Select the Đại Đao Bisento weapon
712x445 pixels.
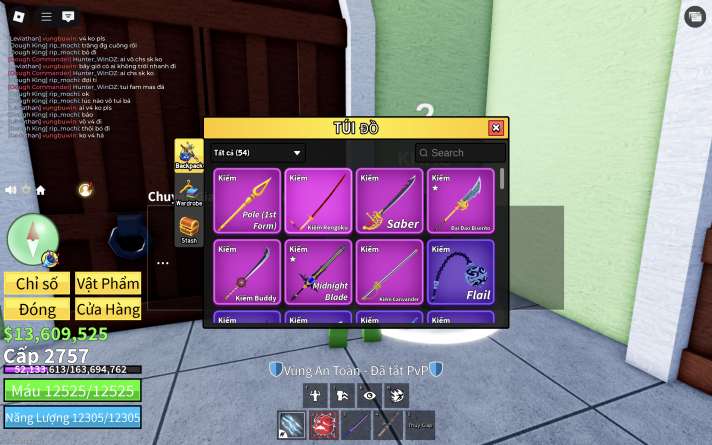pos(460,201)
